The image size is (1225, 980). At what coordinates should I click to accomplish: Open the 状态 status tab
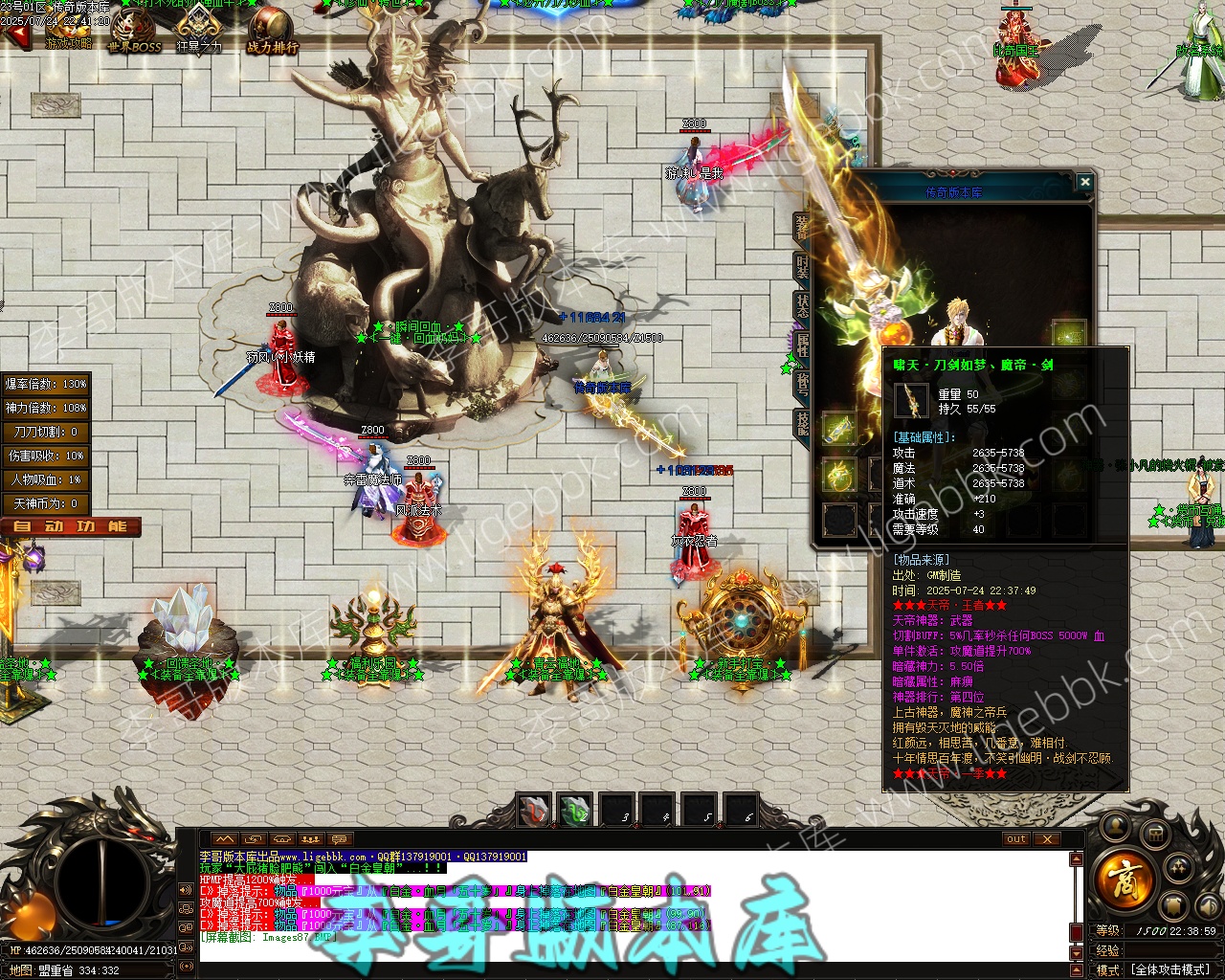pyautogui.click(x=802, y=306)
